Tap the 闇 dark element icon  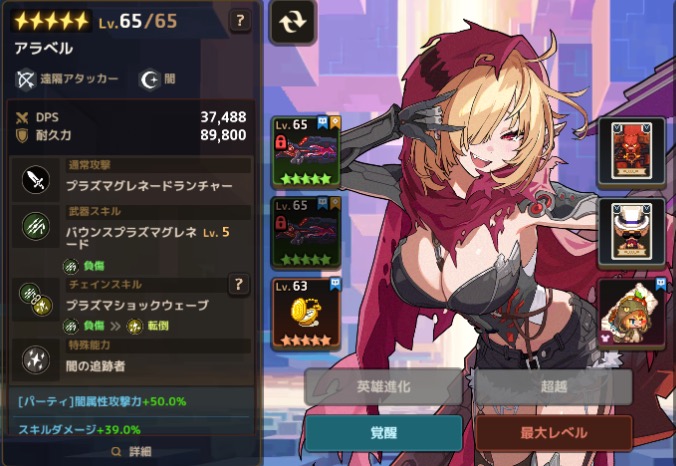pos(149,78)
